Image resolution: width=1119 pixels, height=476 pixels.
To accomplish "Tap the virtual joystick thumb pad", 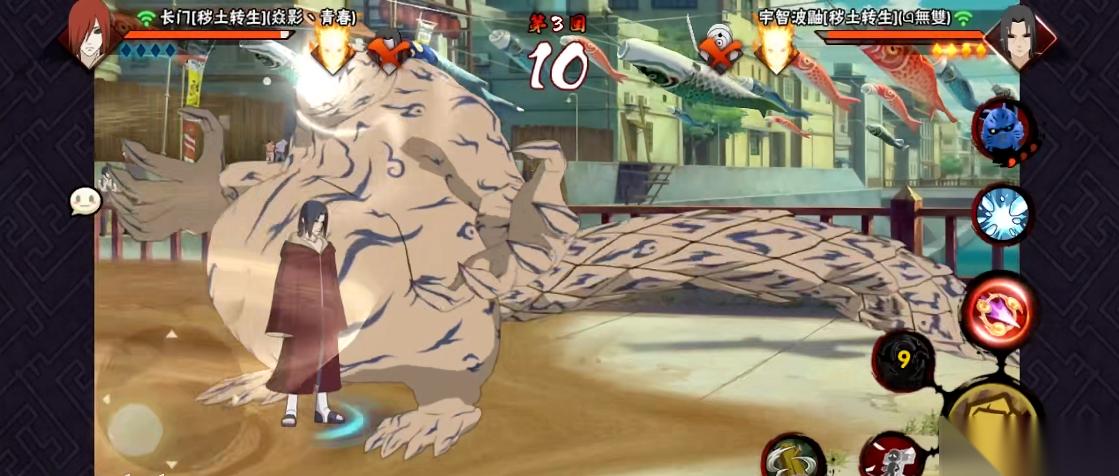I will click(135, 427).
